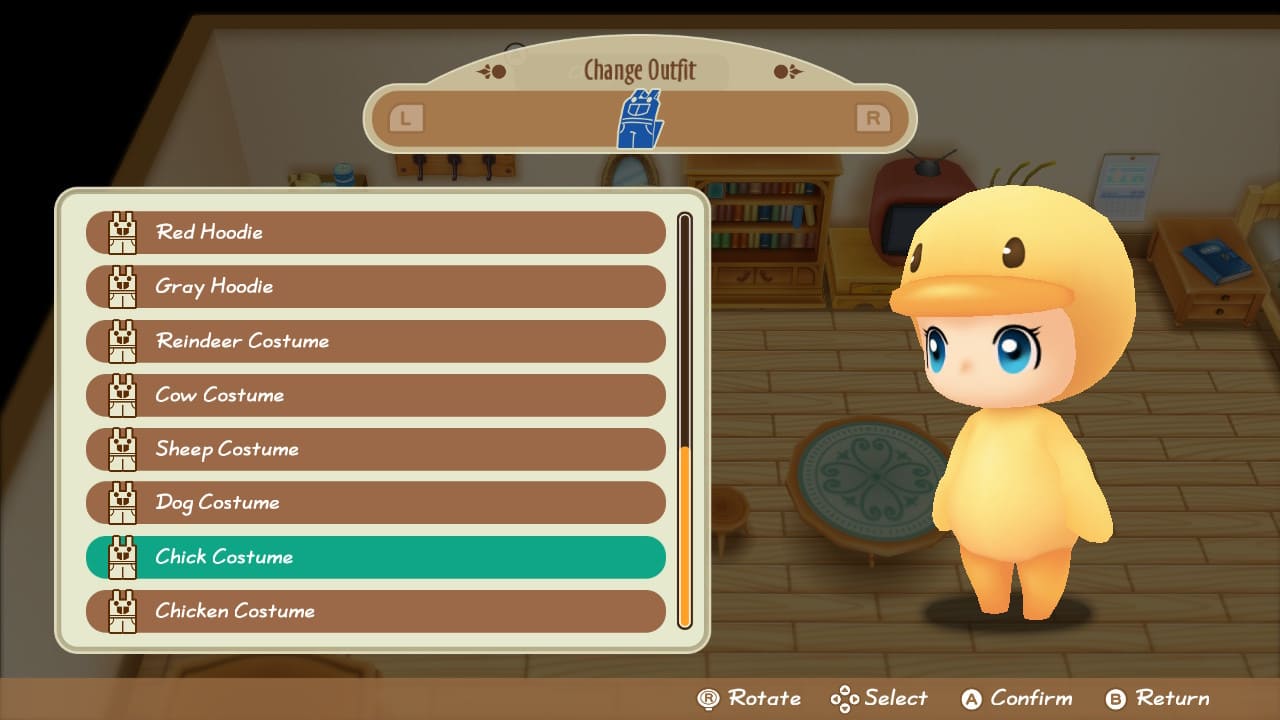Click the Dog Costume clothing icon

pyautogui.click(x=122, y=503)
